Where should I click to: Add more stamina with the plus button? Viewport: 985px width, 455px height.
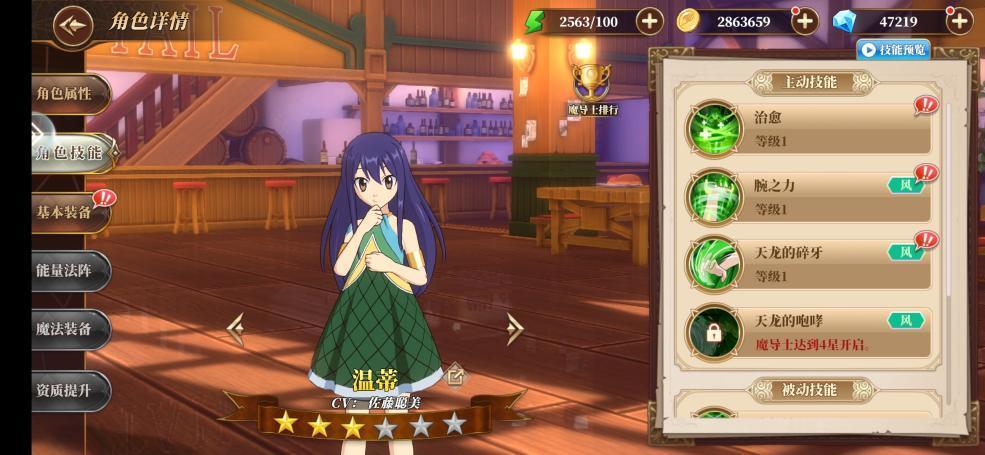649,21
